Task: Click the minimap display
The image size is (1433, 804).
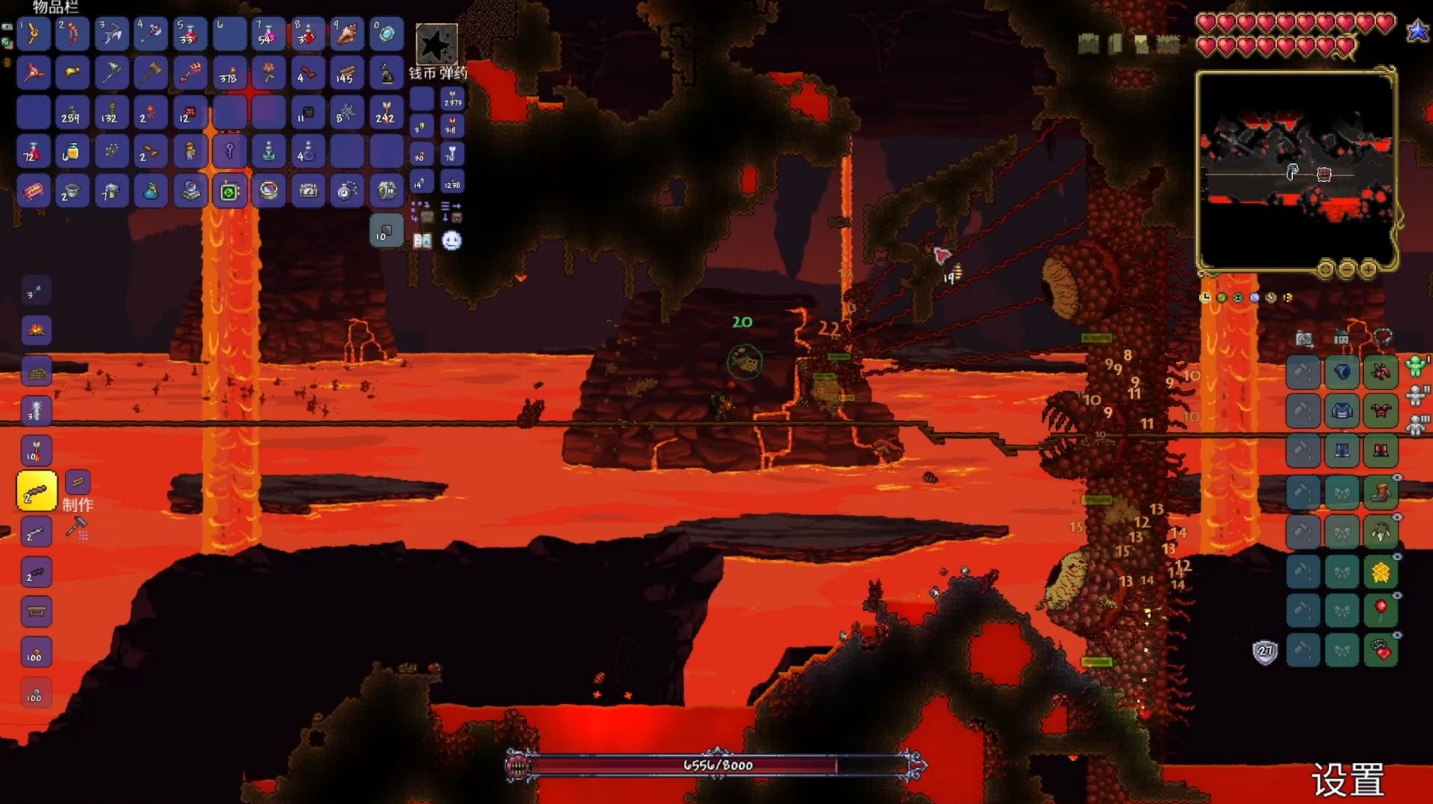Action: coord(1295,172)
